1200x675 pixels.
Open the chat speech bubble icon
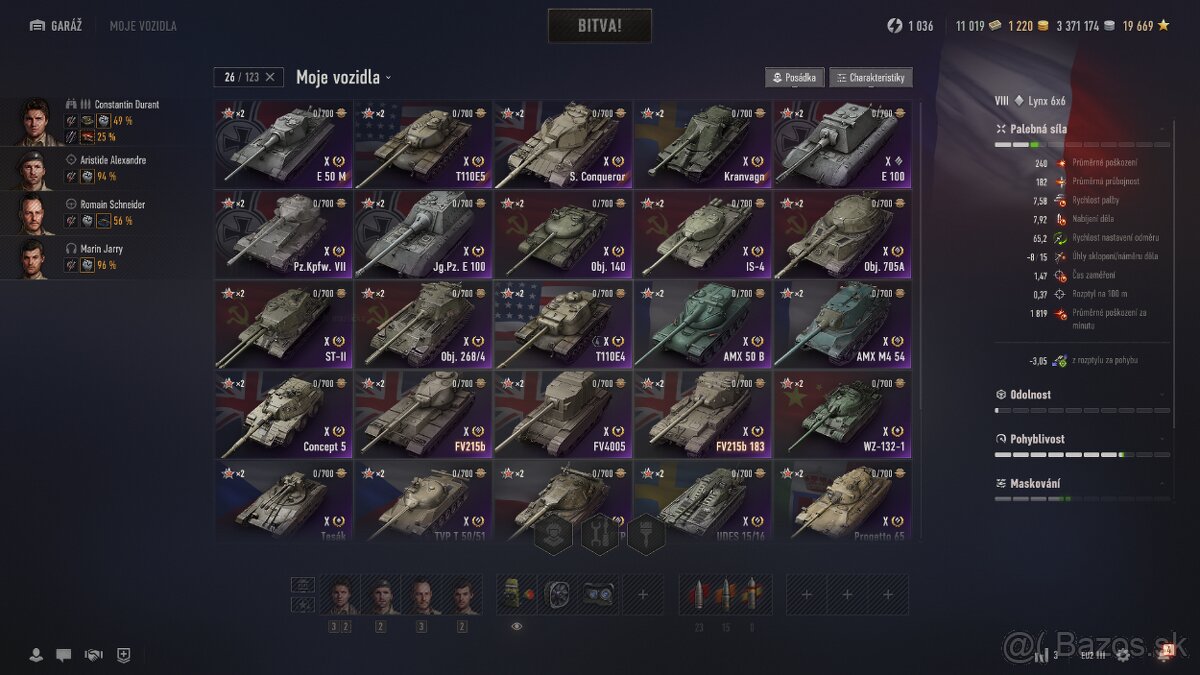point(63,655)
